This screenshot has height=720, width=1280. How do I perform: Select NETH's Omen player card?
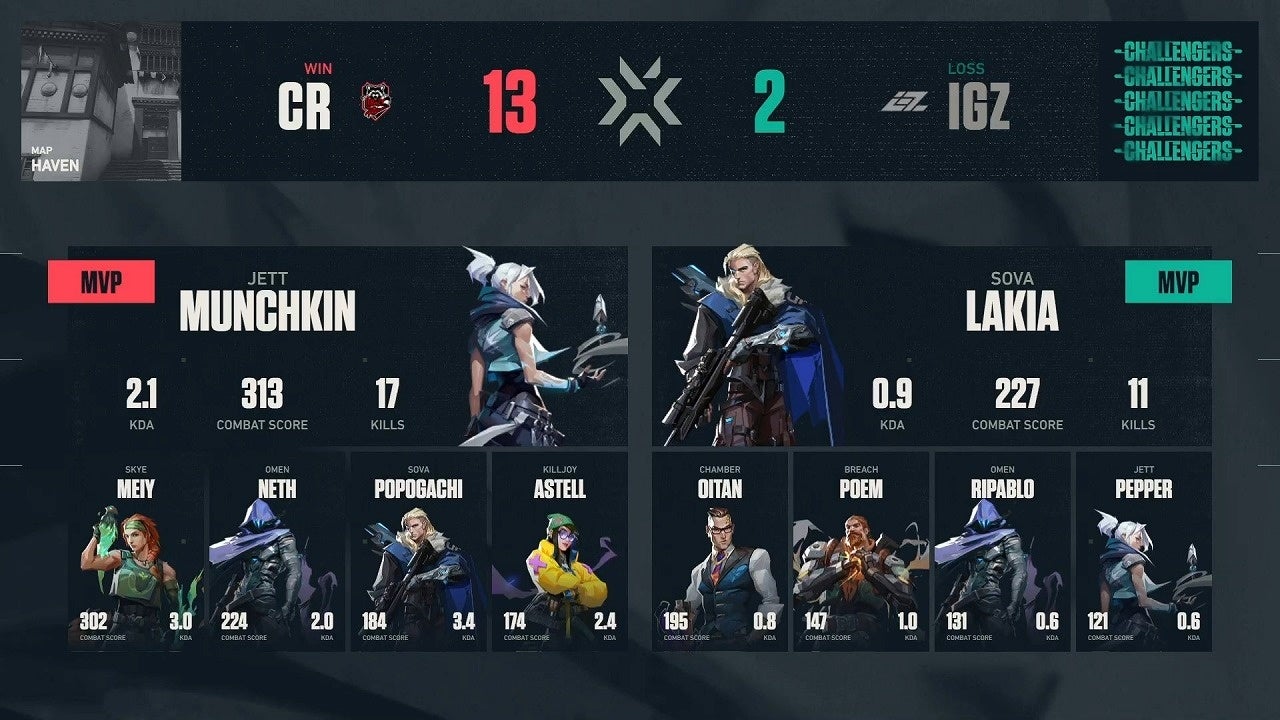coord(276,552)
